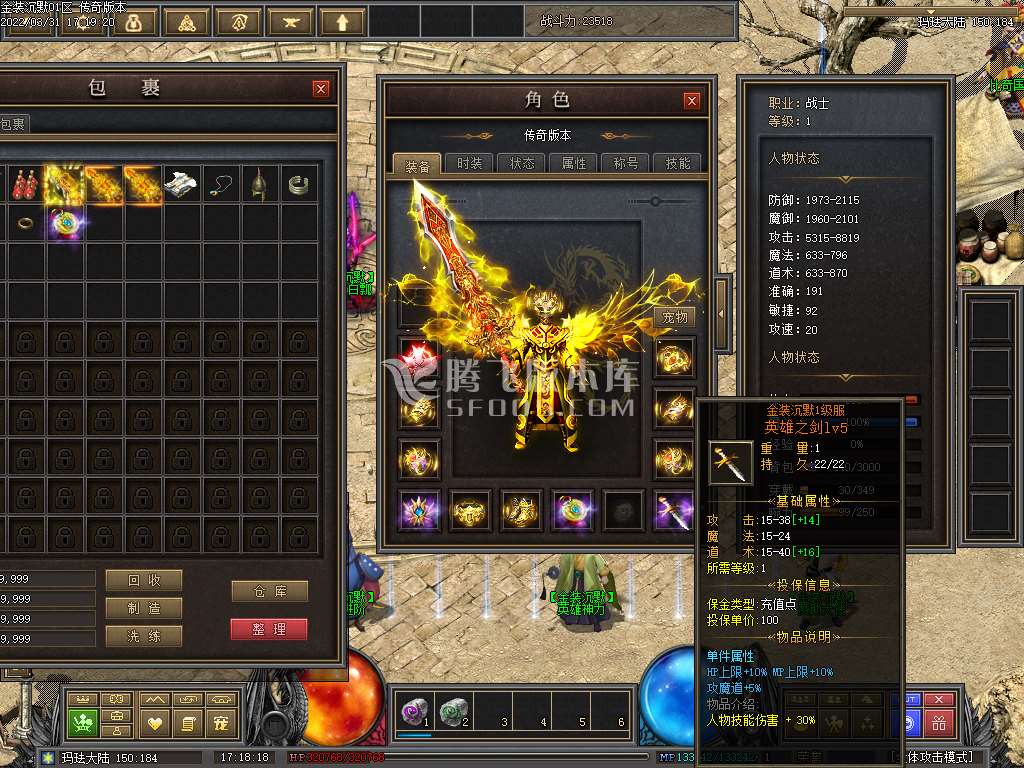1024x768 pixels.
Task: View the 技能 skills tab
Action: coord(677,164)
